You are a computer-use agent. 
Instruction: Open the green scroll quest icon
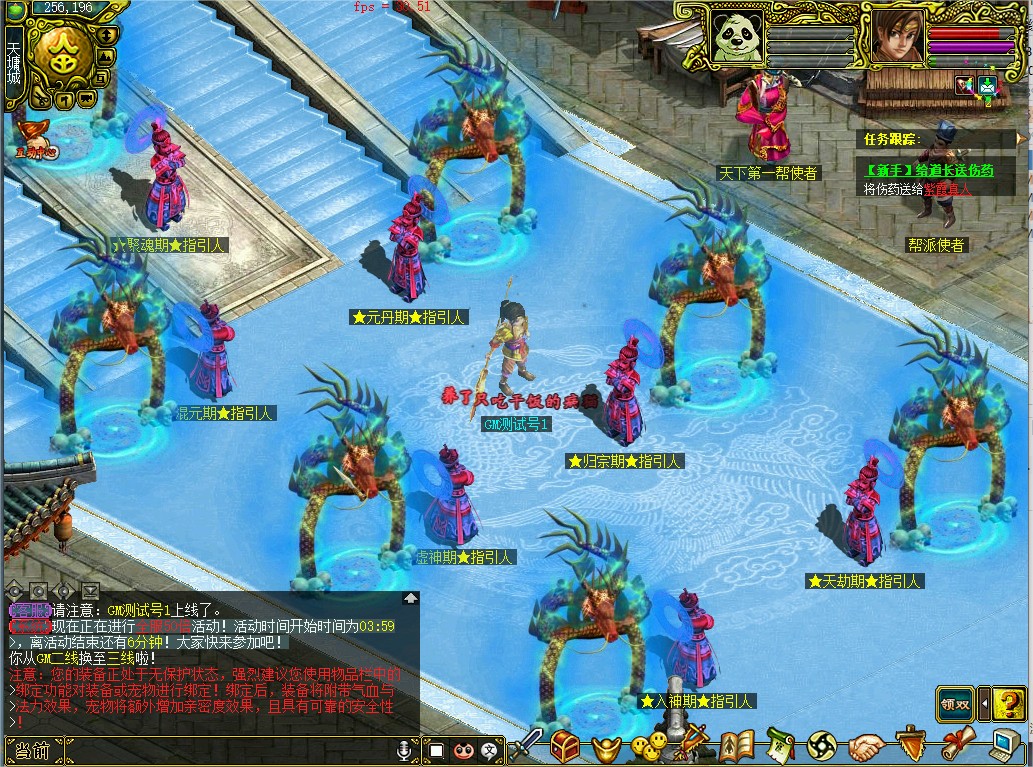point(780,746)
